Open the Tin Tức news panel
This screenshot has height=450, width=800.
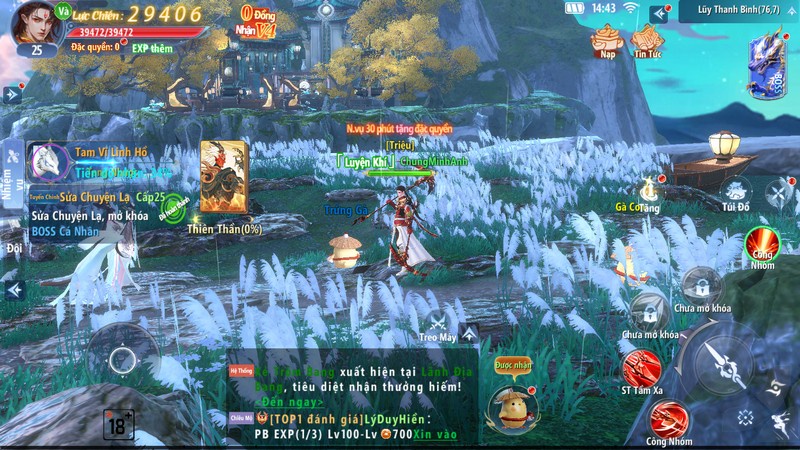648,41
